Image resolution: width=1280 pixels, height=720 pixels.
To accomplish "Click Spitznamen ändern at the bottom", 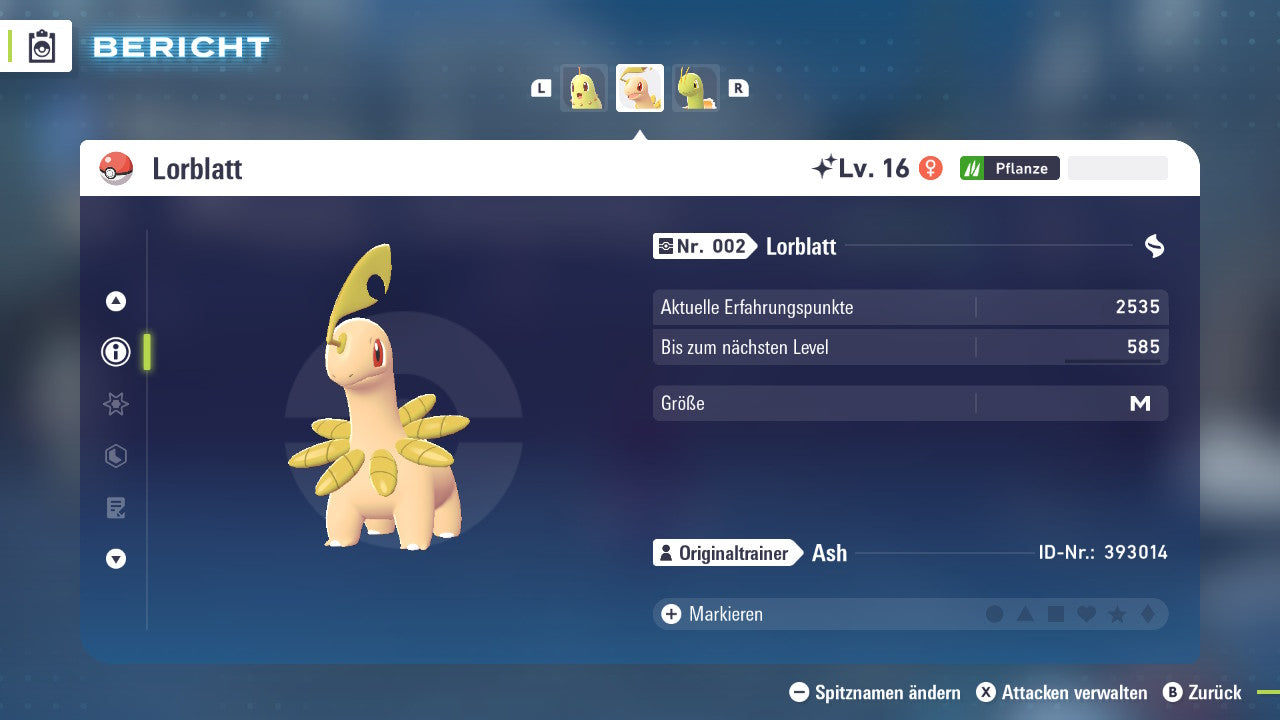I will pyautogui.click(x=880, y=693).
